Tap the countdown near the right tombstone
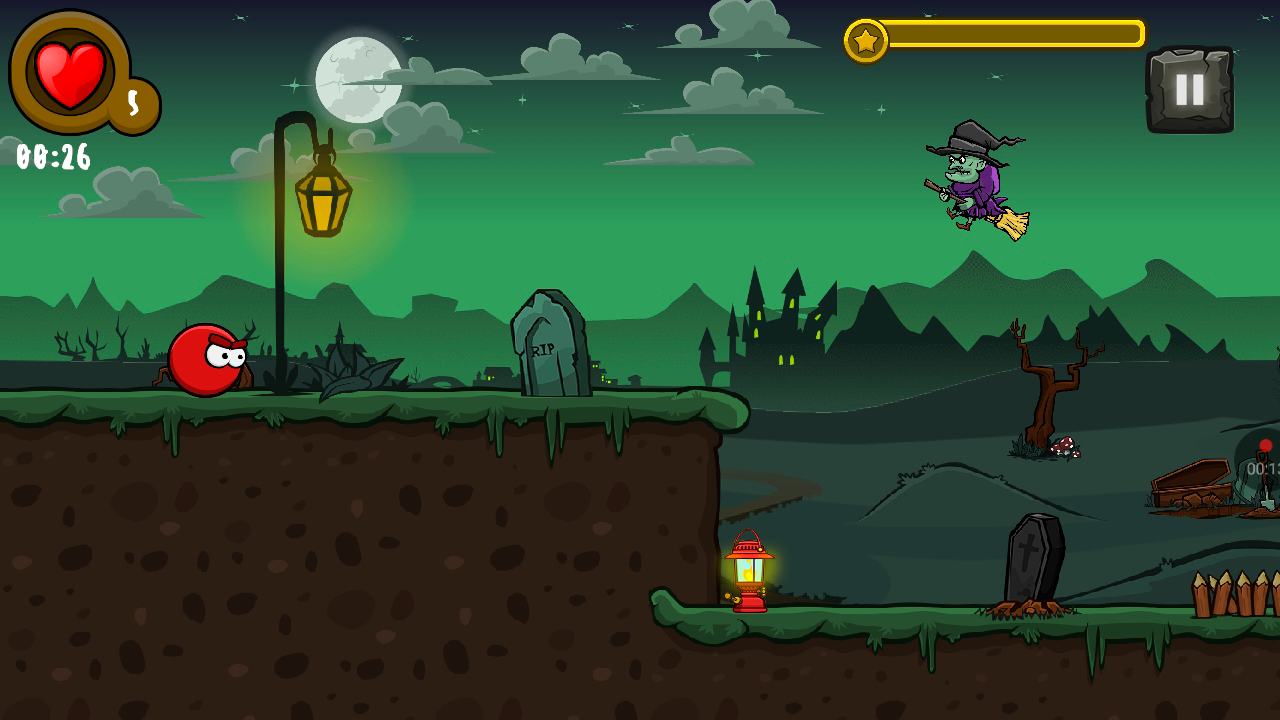 (x=1262, y=468)
